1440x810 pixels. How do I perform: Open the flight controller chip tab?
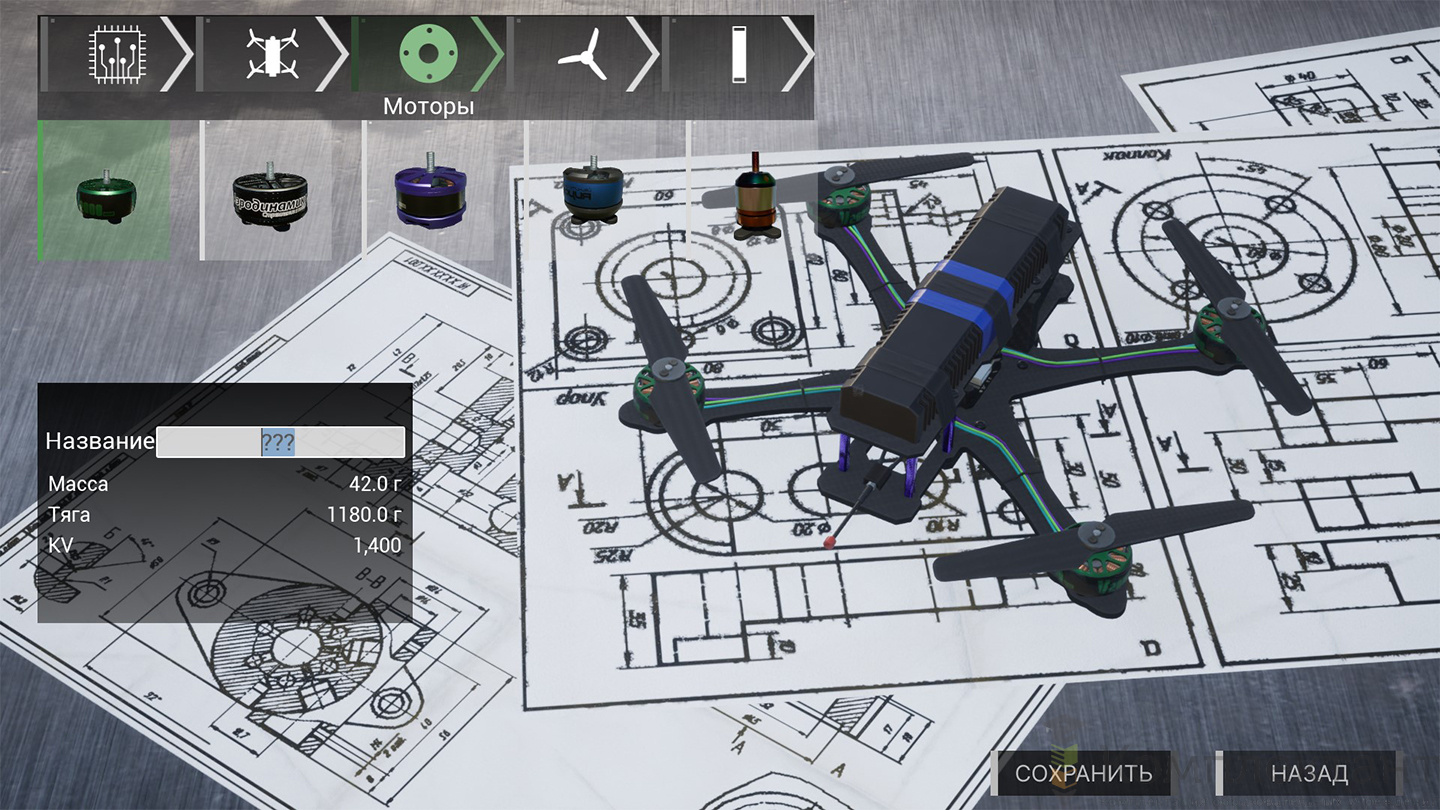[x=110, y=54]
